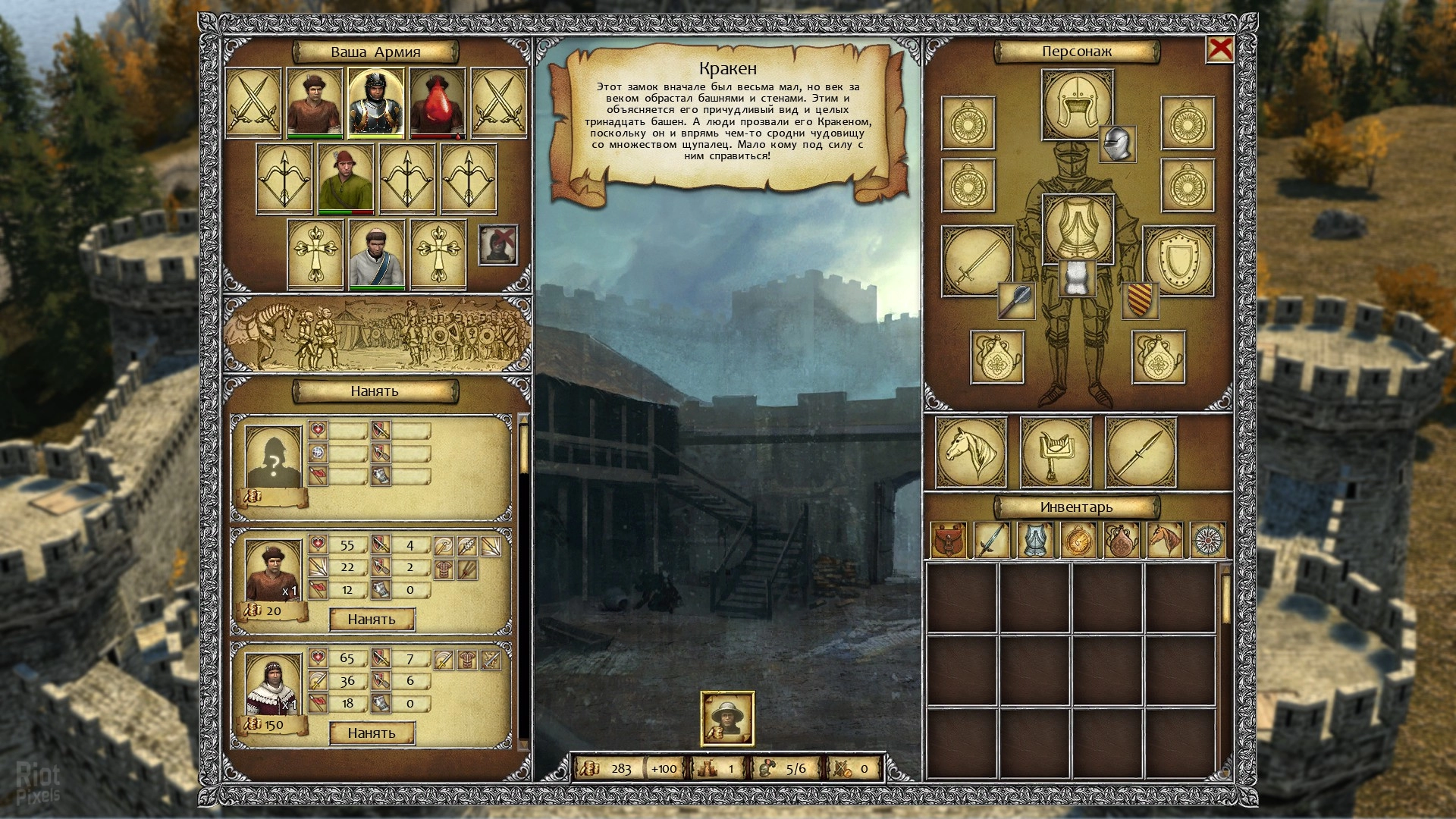The height and width of the screenshot is (819, 1456).
Task: Select the armored knight portrait in your army
Action: (376, 102)
